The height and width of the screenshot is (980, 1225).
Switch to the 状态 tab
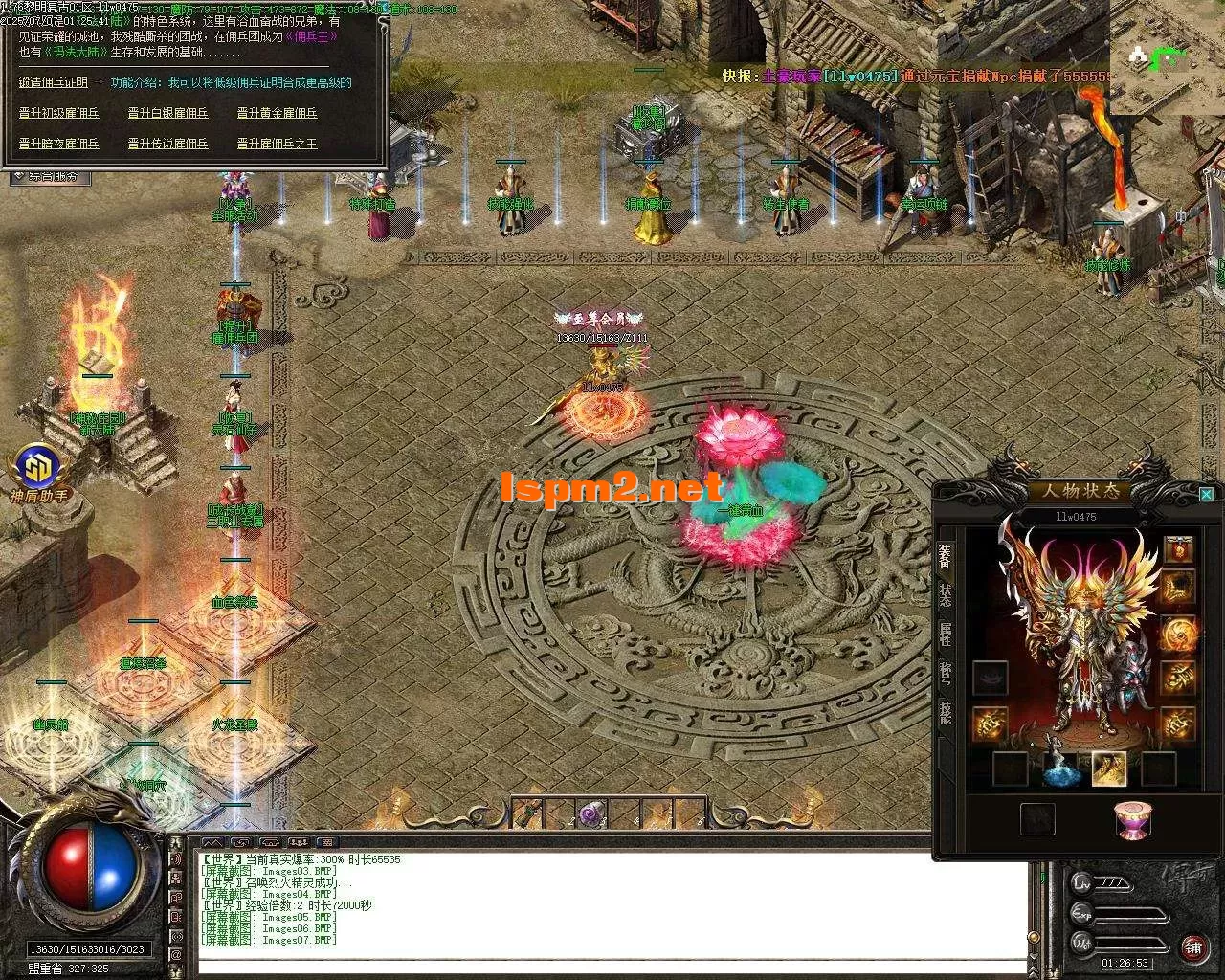tap(946, 595)
